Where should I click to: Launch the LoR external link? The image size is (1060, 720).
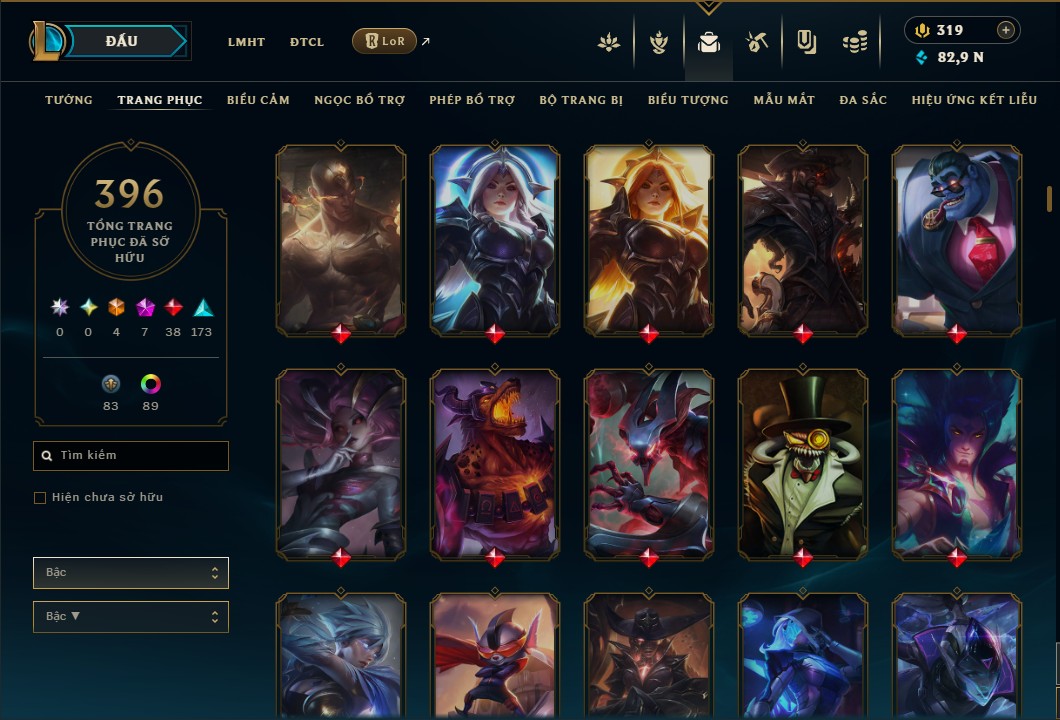(385, 41)
